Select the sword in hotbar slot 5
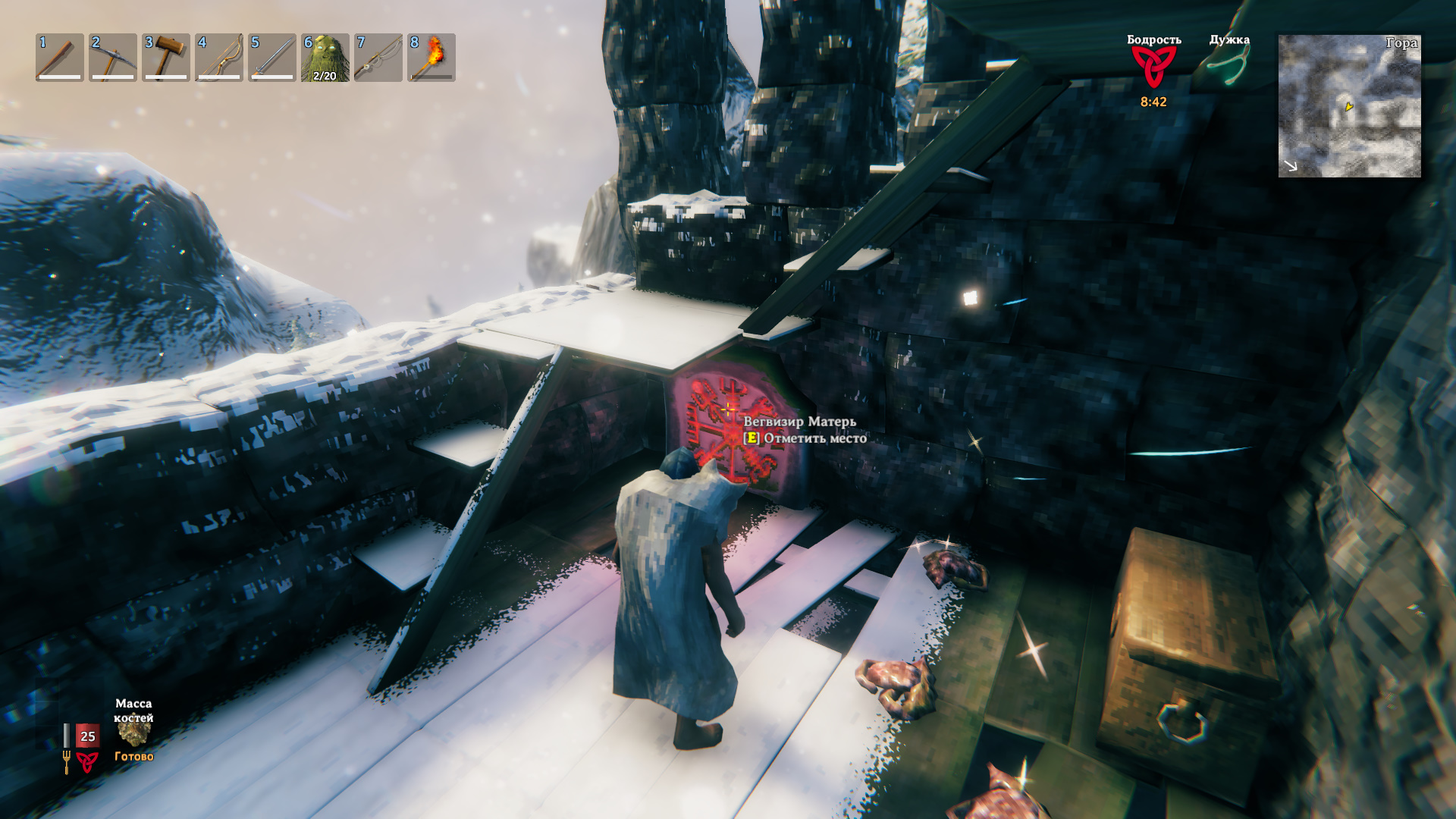 272,58
